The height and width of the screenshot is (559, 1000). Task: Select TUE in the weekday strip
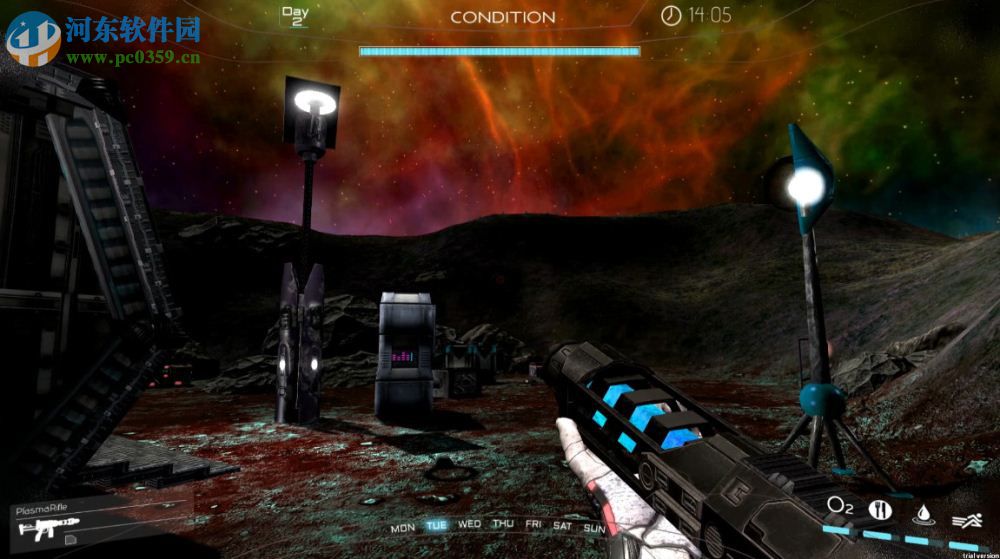[x=436, y=525]
